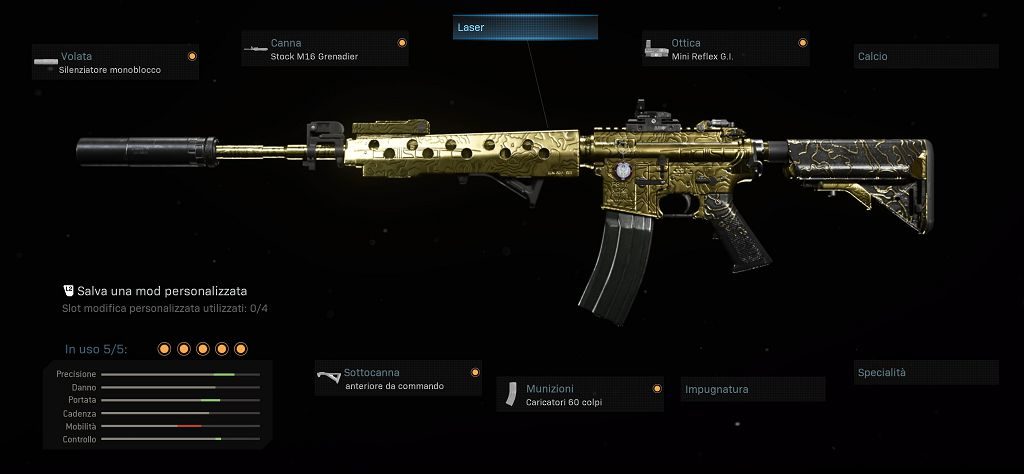Open the Ottica optic slot
The width and height of the screenshot is (1024, 474).
(x=725, y=49)
